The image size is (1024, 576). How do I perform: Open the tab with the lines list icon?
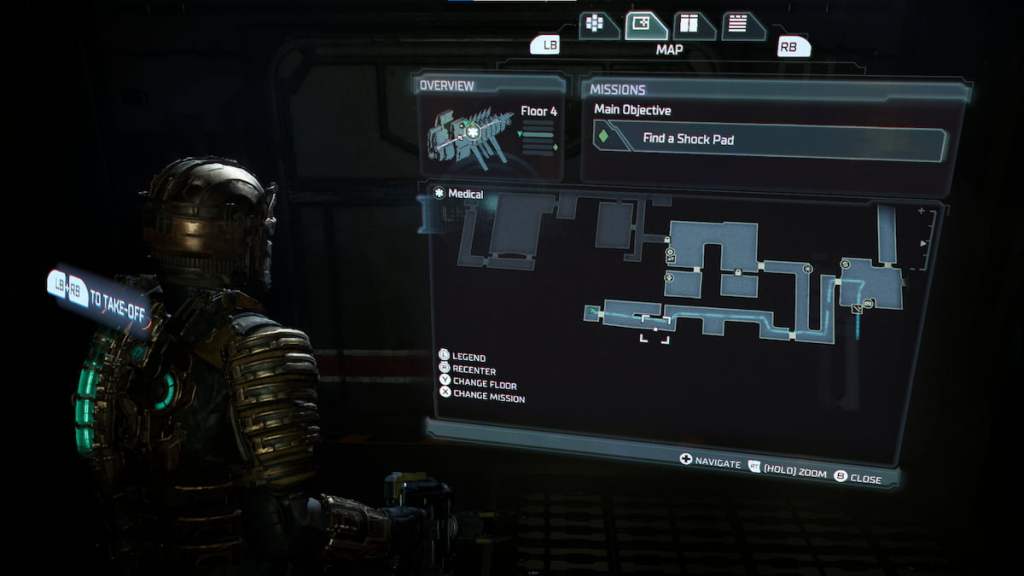tap(739, 24)
